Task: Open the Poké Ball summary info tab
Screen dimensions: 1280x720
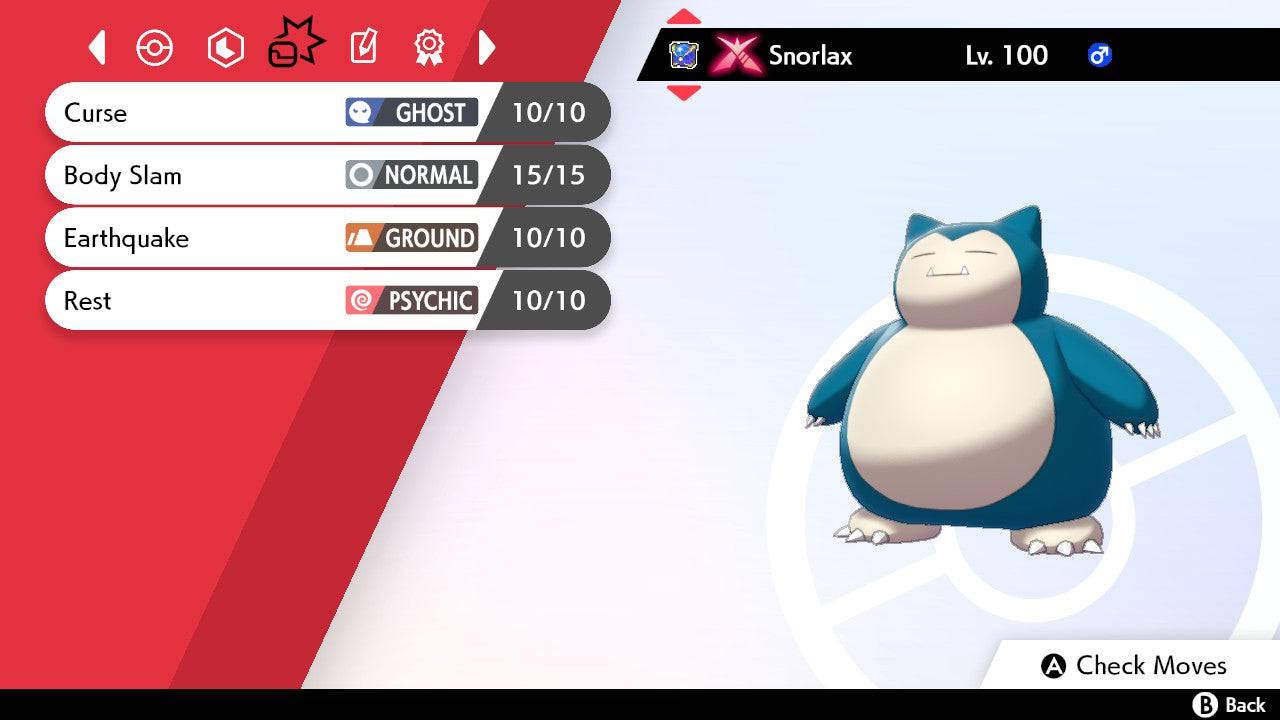Action: click(155, 47)
